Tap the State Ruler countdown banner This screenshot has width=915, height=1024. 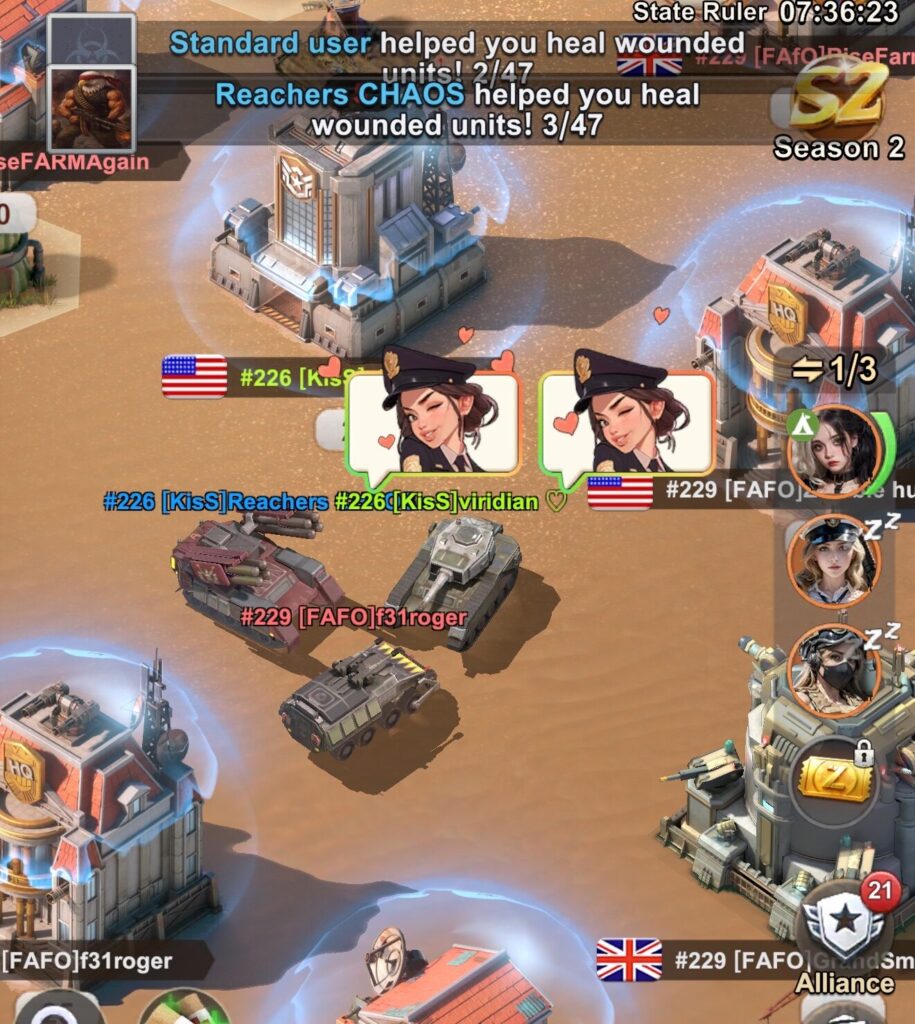(767, 12)
